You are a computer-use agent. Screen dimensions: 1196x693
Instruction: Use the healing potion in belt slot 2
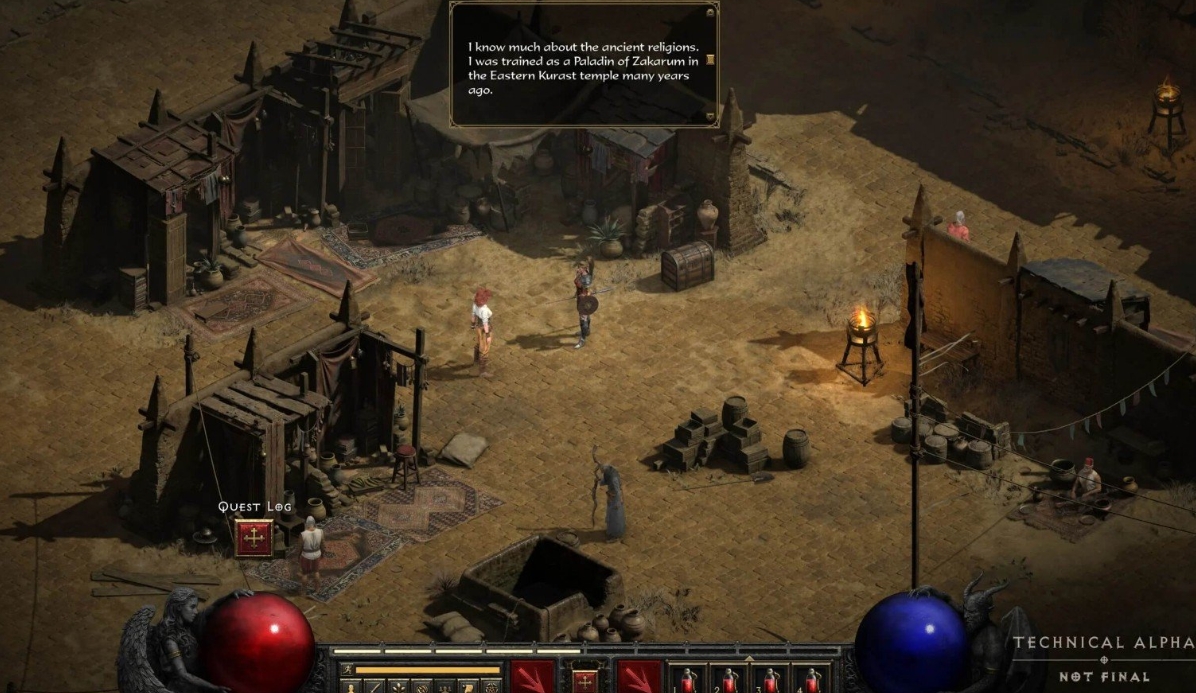[x=730, y=680]
